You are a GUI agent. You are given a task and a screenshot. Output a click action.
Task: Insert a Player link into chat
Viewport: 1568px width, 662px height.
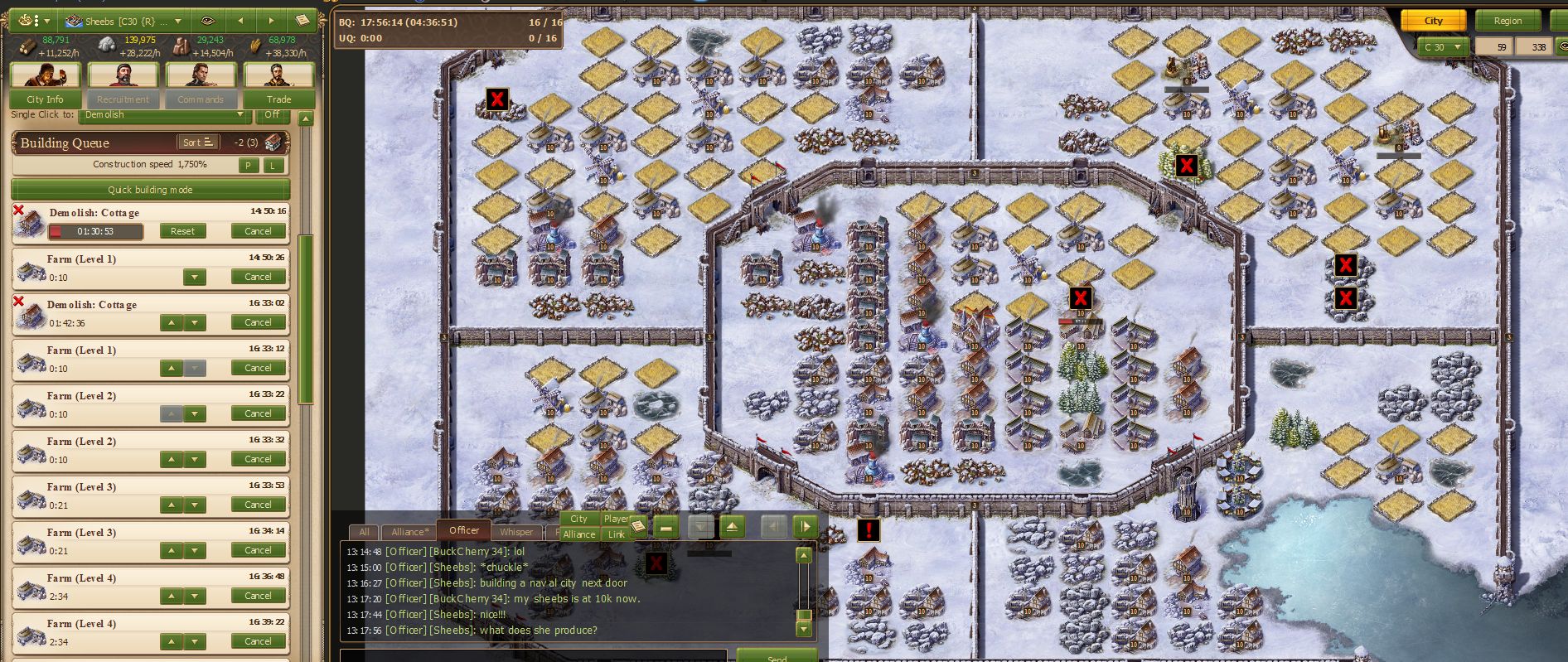coord(615,519)
